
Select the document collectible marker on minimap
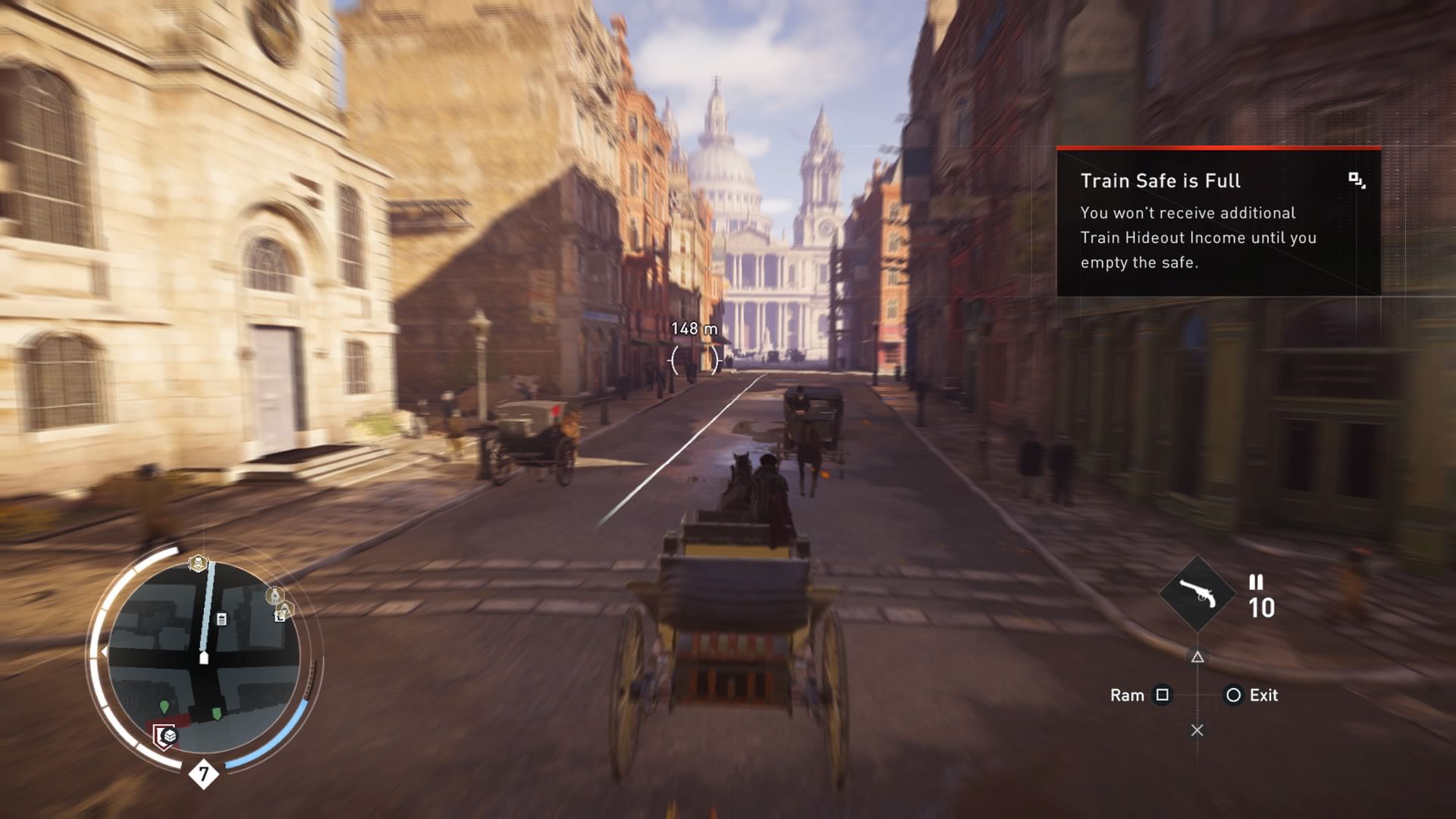[x=221, y=620]
